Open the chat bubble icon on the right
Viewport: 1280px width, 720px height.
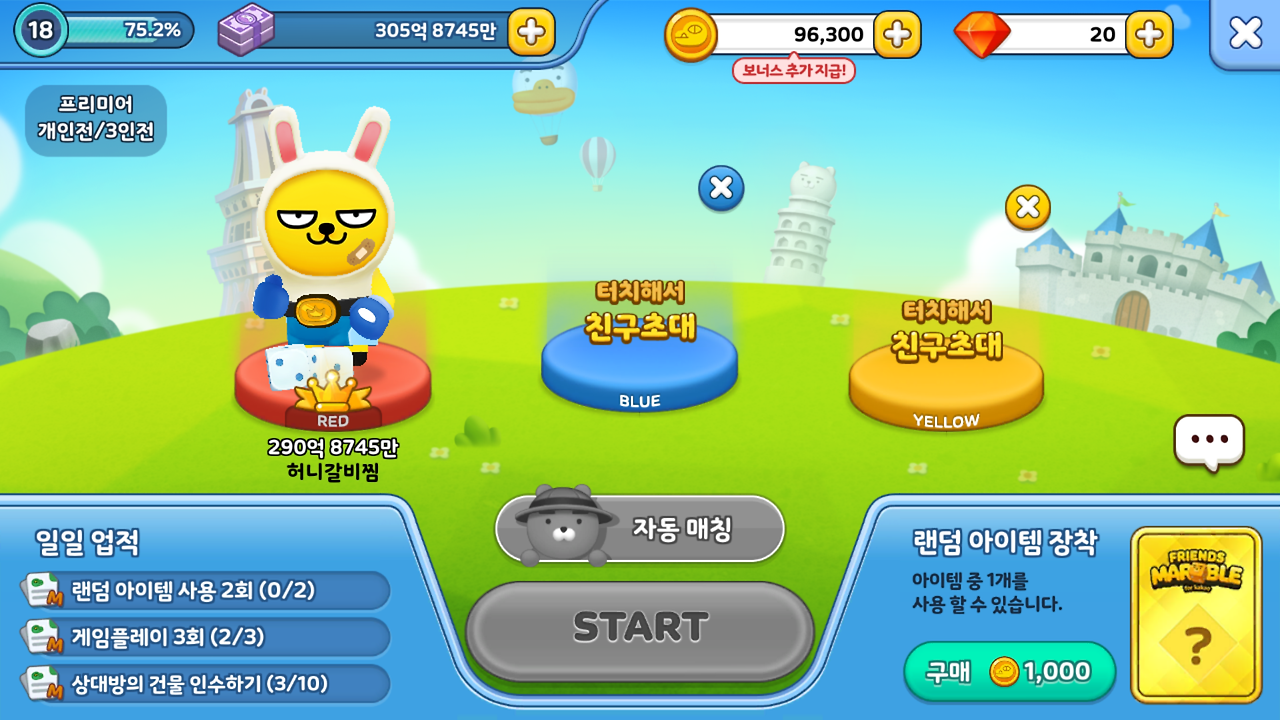(1211, 440)
